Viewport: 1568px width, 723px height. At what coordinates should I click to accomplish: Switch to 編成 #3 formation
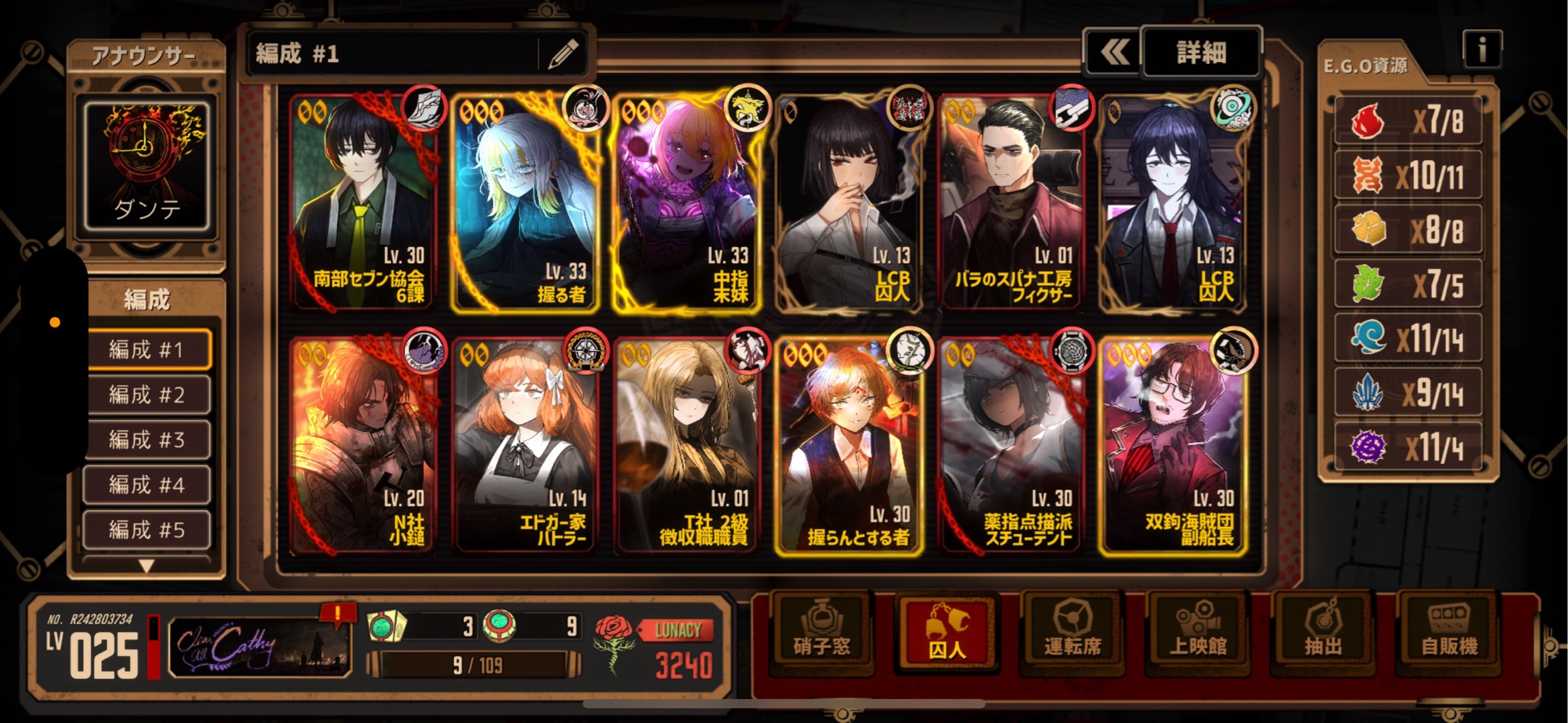(x=147, y=440)
